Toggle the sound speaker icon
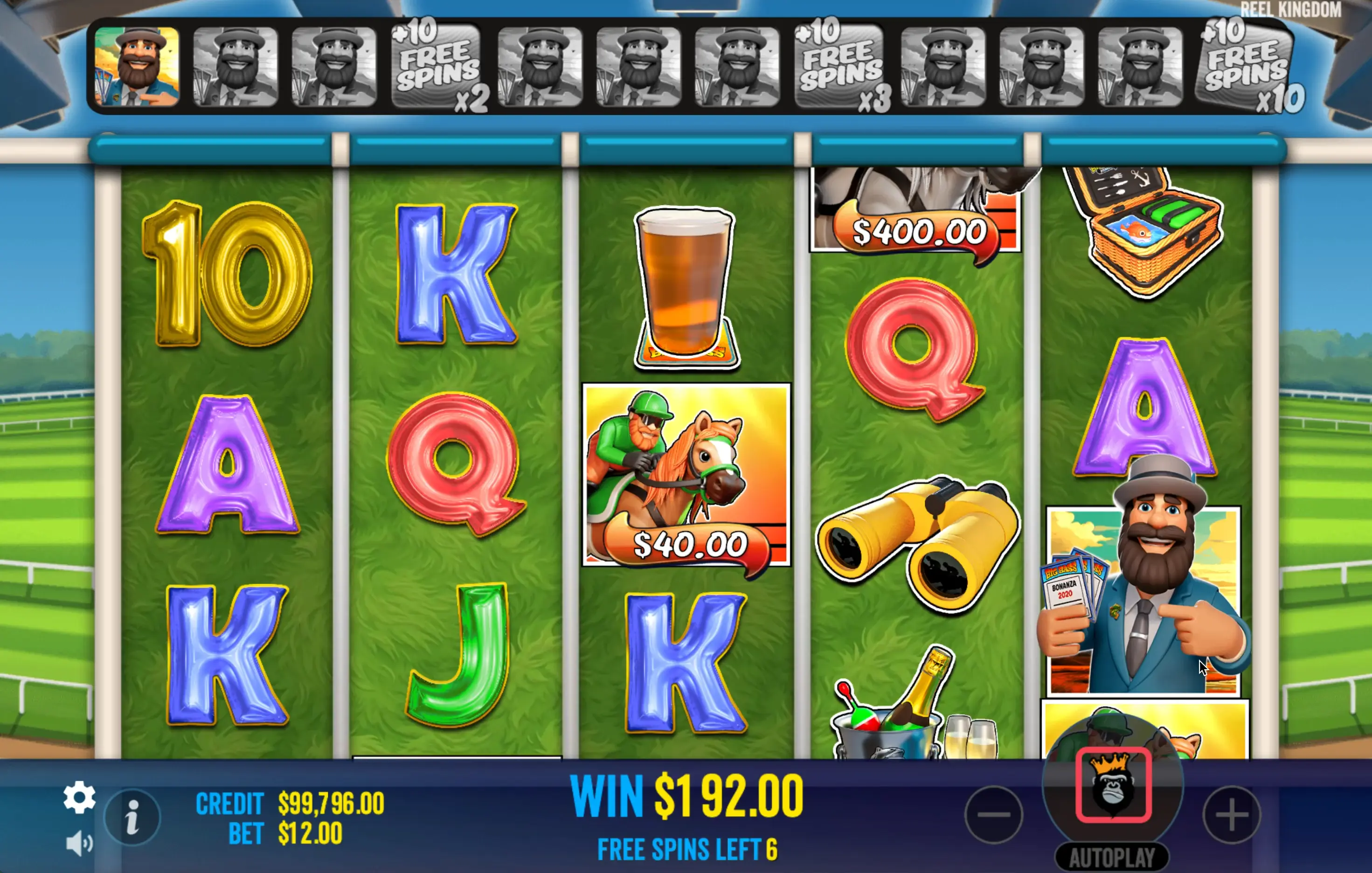 [79, 843]
